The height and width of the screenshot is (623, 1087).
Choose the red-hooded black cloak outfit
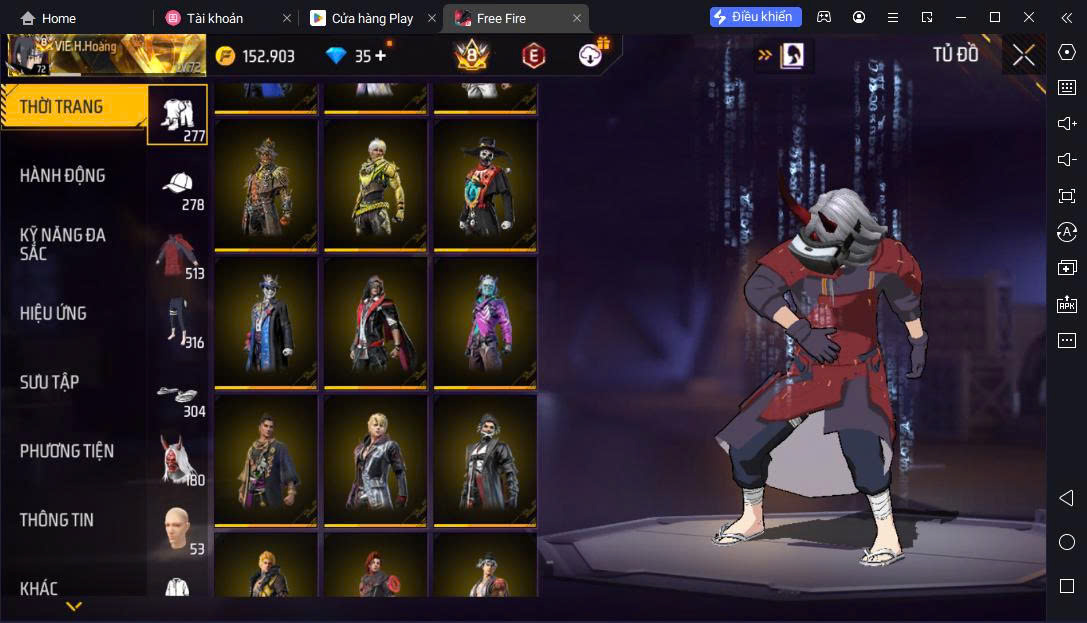click(x=376, y=323)
